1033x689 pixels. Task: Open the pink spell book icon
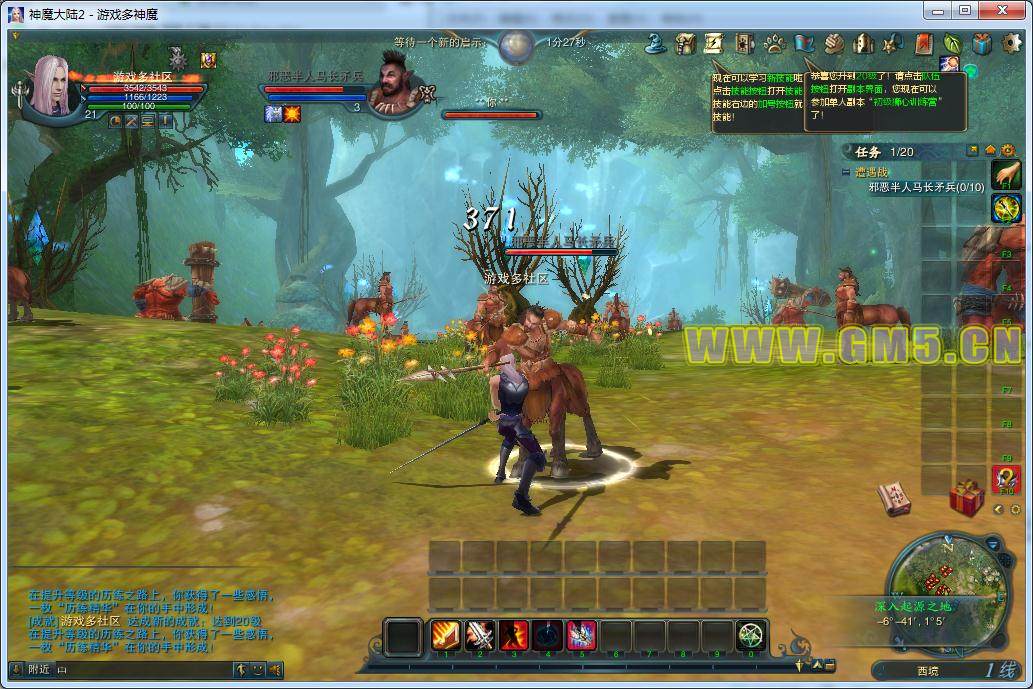tap(894, 498)
